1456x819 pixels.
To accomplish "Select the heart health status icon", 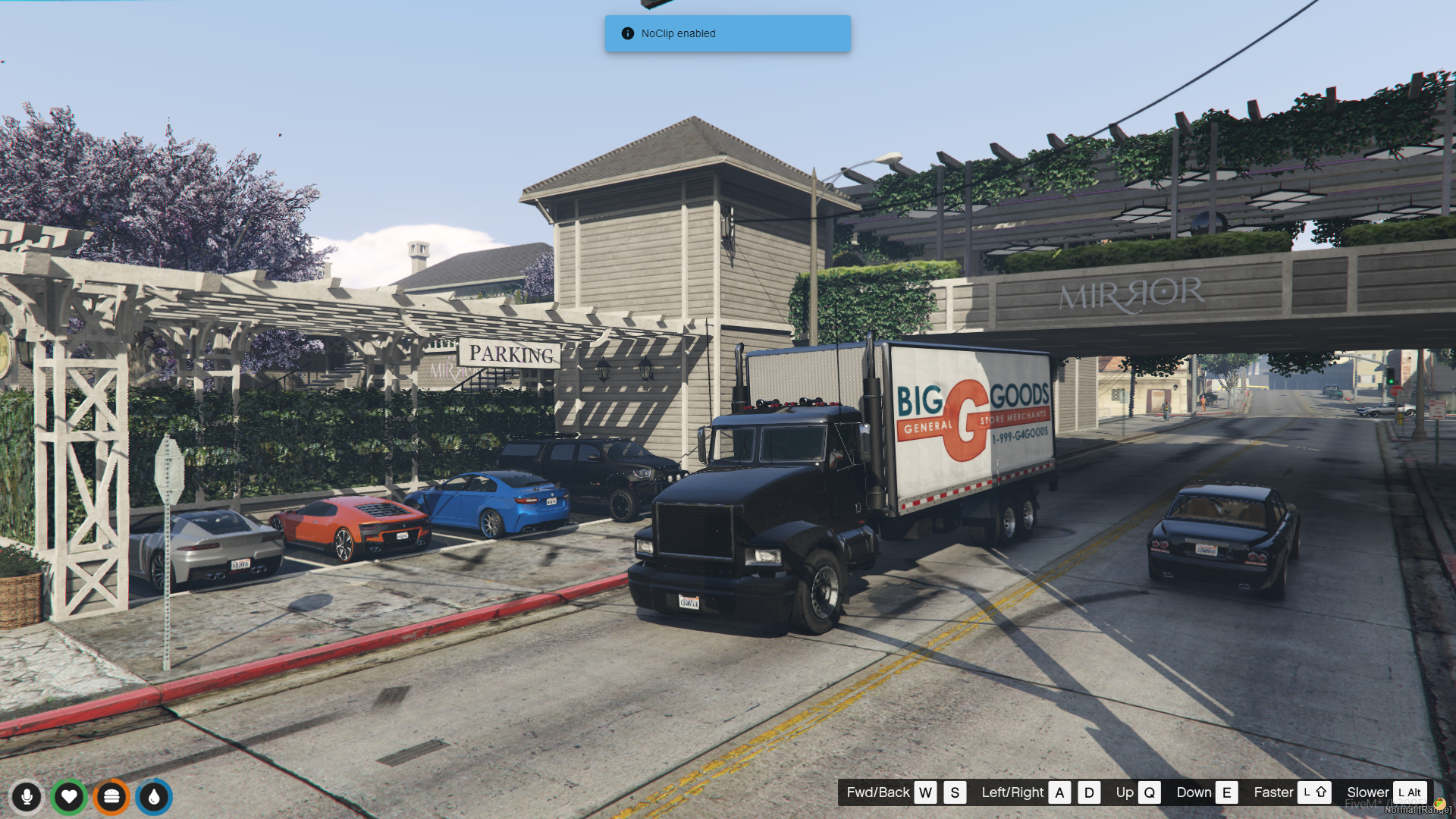I will pyautogui.click(x=69, y=797).
